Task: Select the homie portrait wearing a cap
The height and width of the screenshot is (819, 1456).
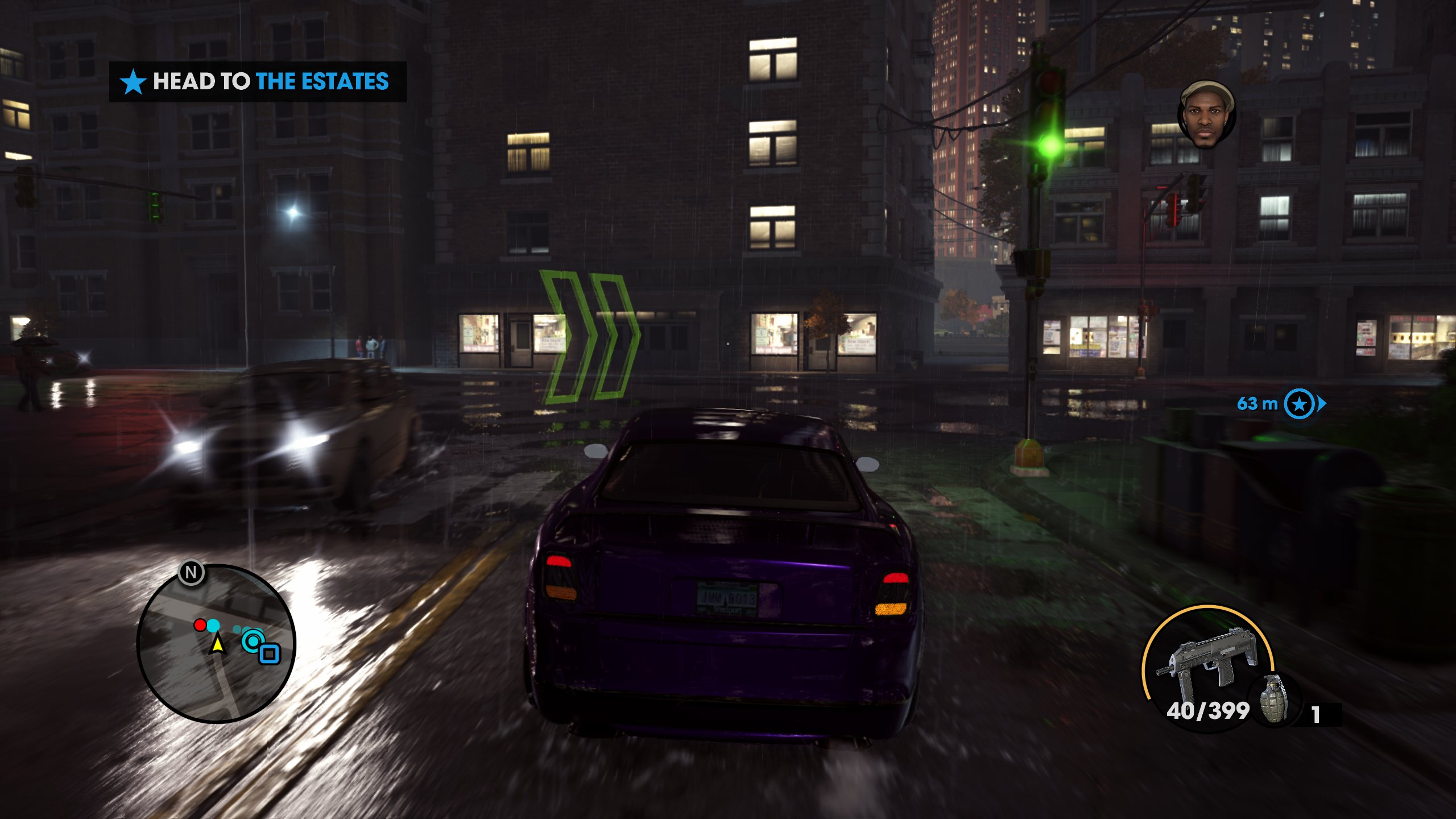Action: click(1206, 115)
